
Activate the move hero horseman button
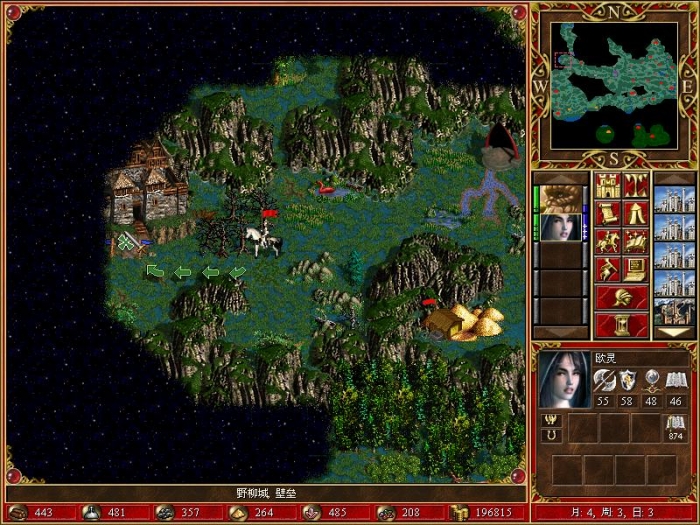[x=608, y=241]
